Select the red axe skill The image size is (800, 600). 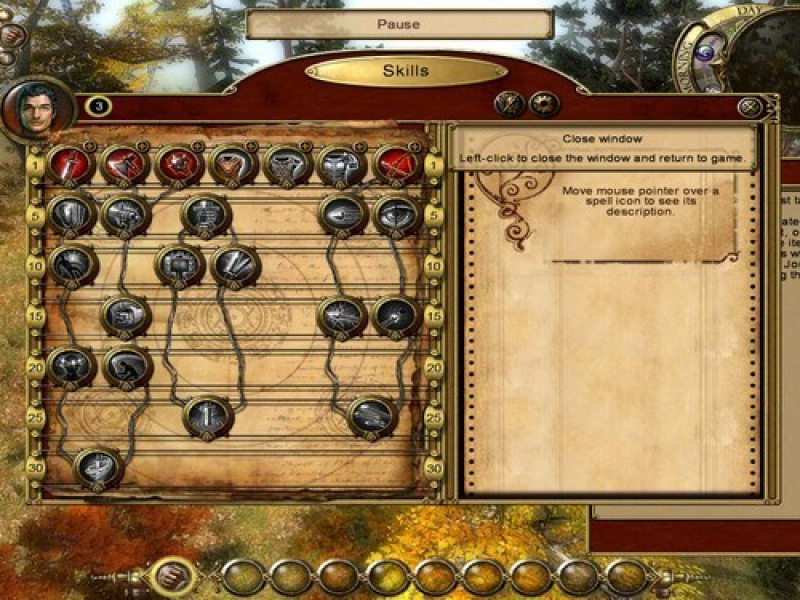pyautogui.click(x=125, y=166)
